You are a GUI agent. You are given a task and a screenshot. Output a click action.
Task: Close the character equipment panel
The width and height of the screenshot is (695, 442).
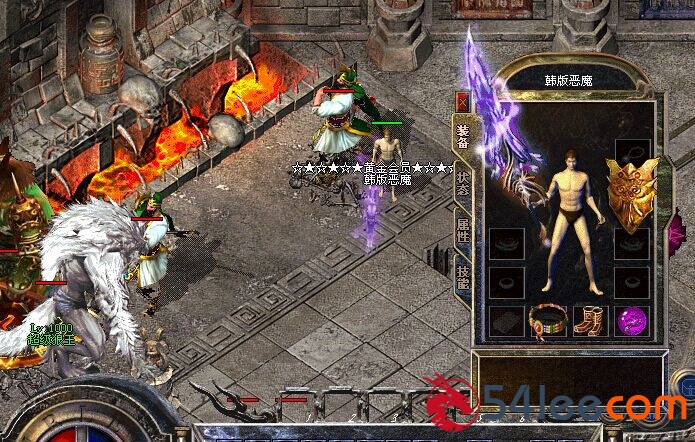coord(462,101)
